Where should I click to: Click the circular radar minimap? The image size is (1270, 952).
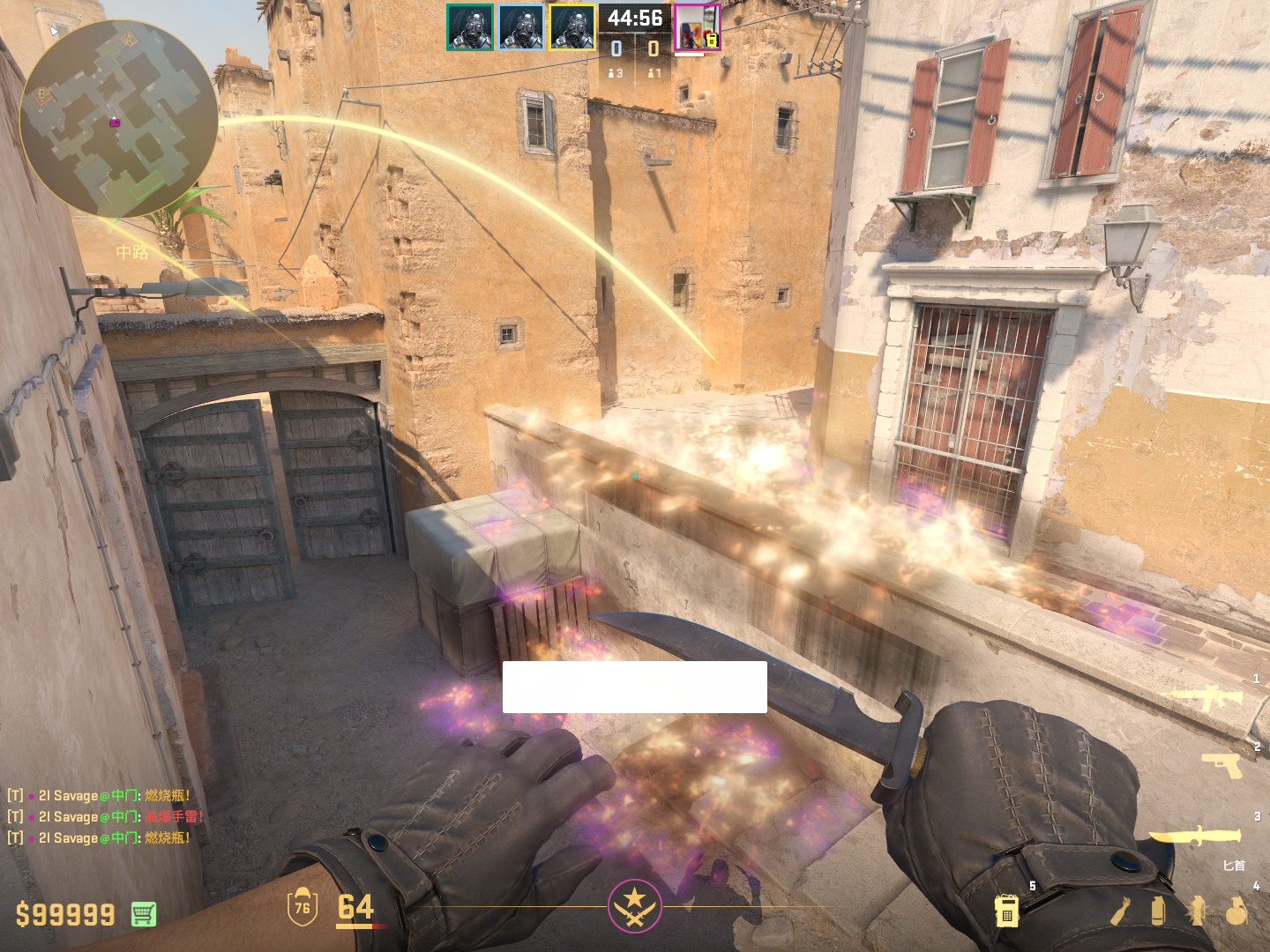coord(118,119)
